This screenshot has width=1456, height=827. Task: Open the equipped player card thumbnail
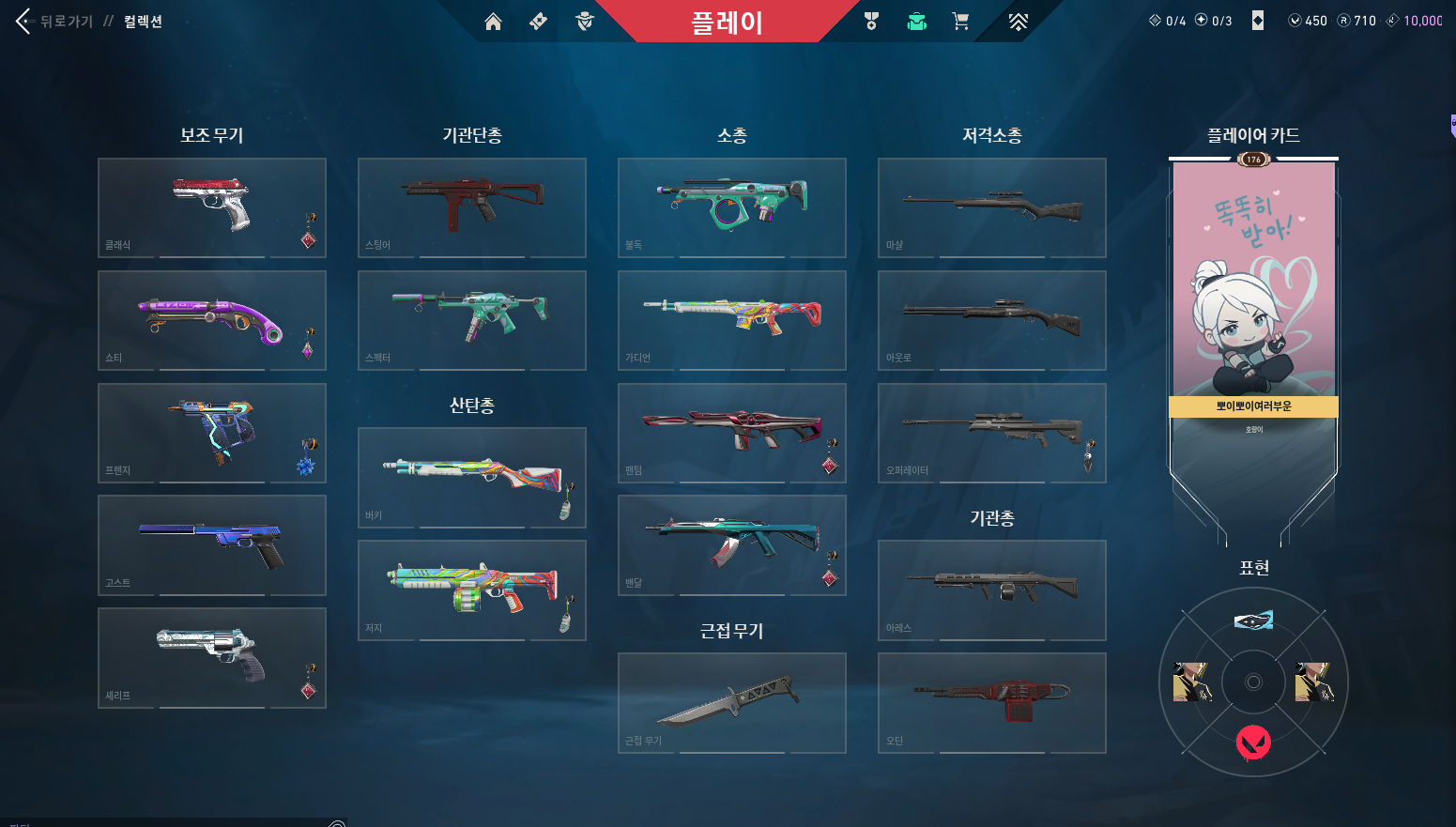click(x=1253, y=282)
